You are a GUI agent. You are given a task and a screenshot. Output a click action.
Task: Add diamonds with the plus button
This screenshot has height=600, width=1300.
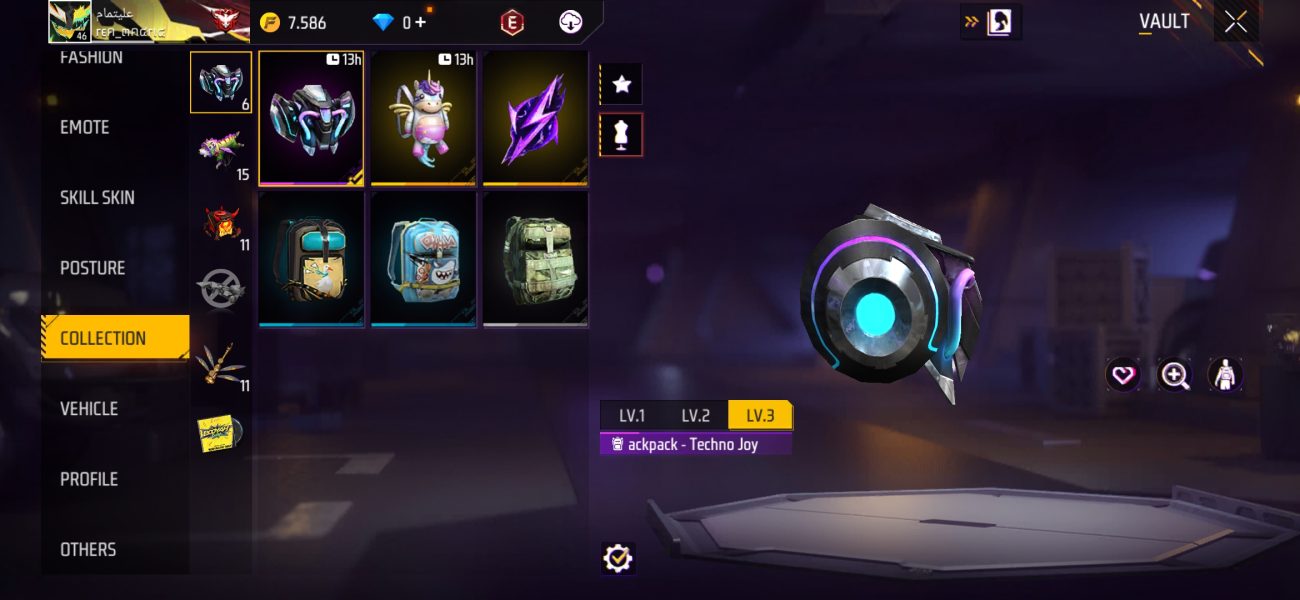coord(420,22)
